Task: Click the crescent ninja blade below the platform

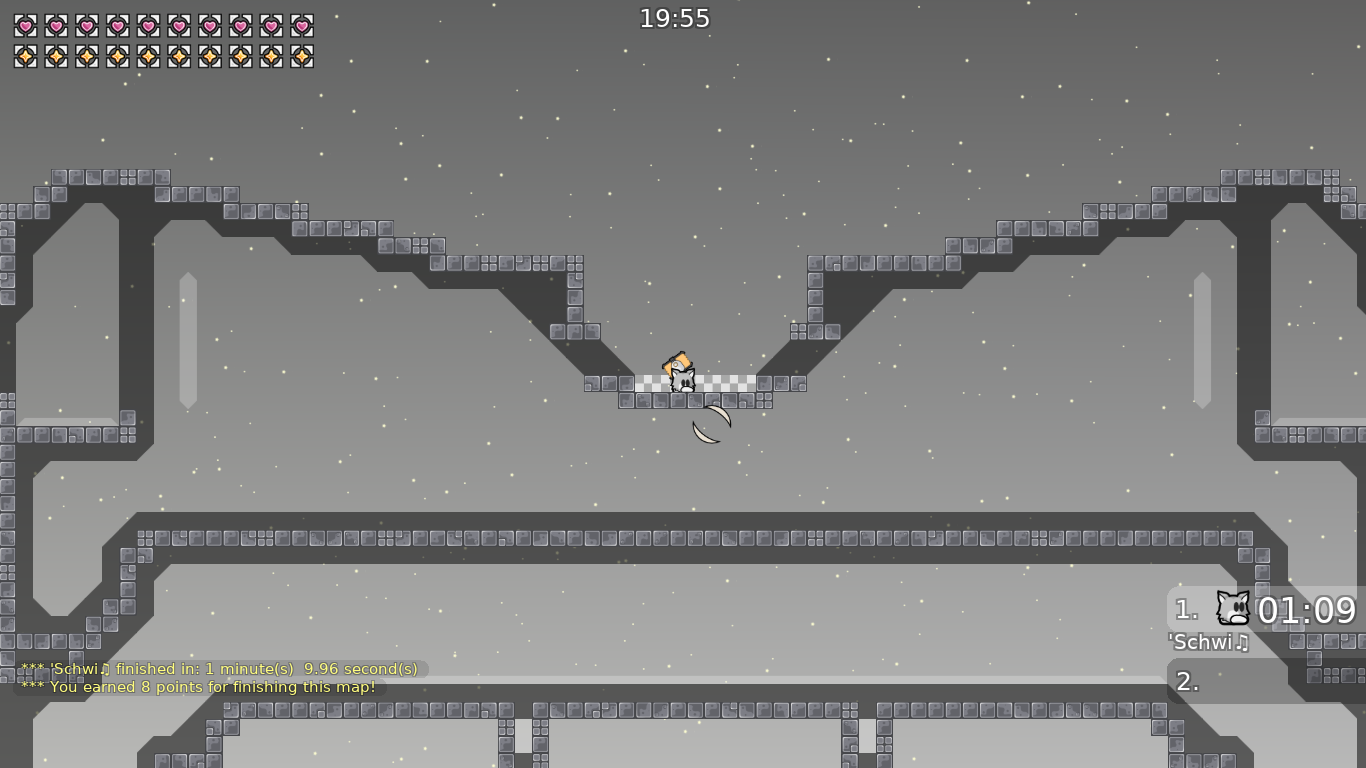Action: click(710, 423)
